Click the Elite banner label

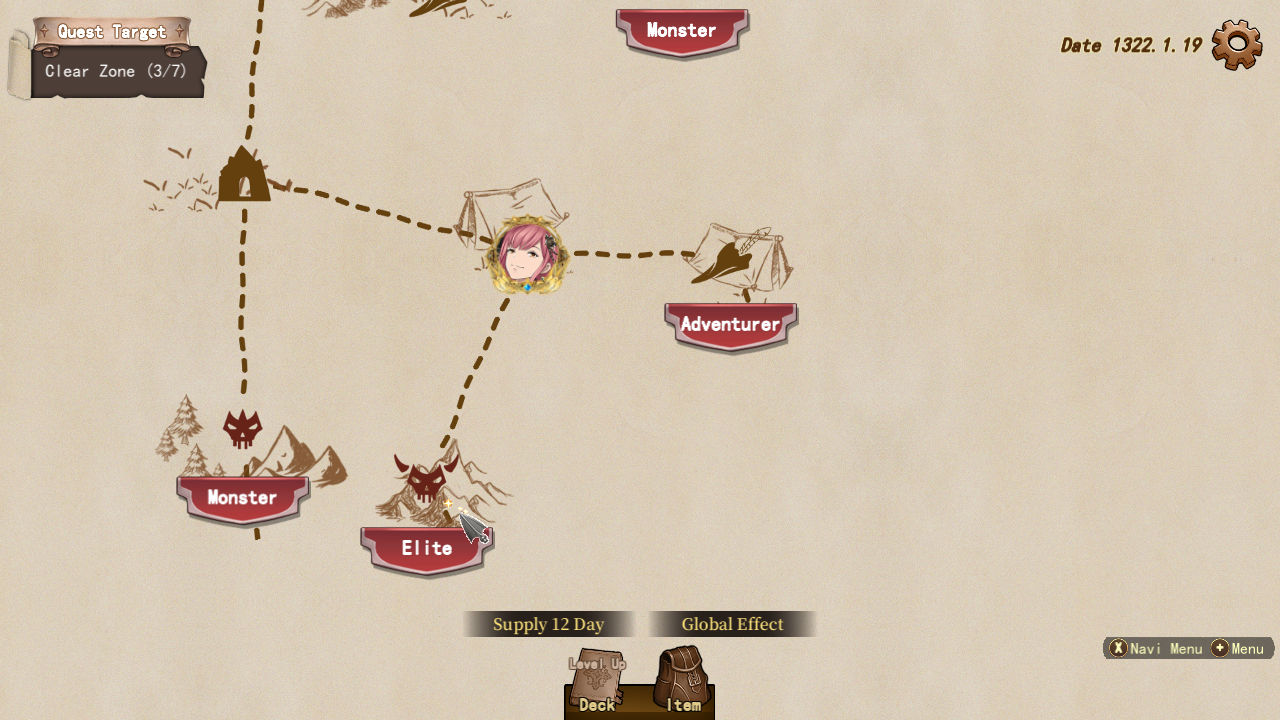point(426,547)
